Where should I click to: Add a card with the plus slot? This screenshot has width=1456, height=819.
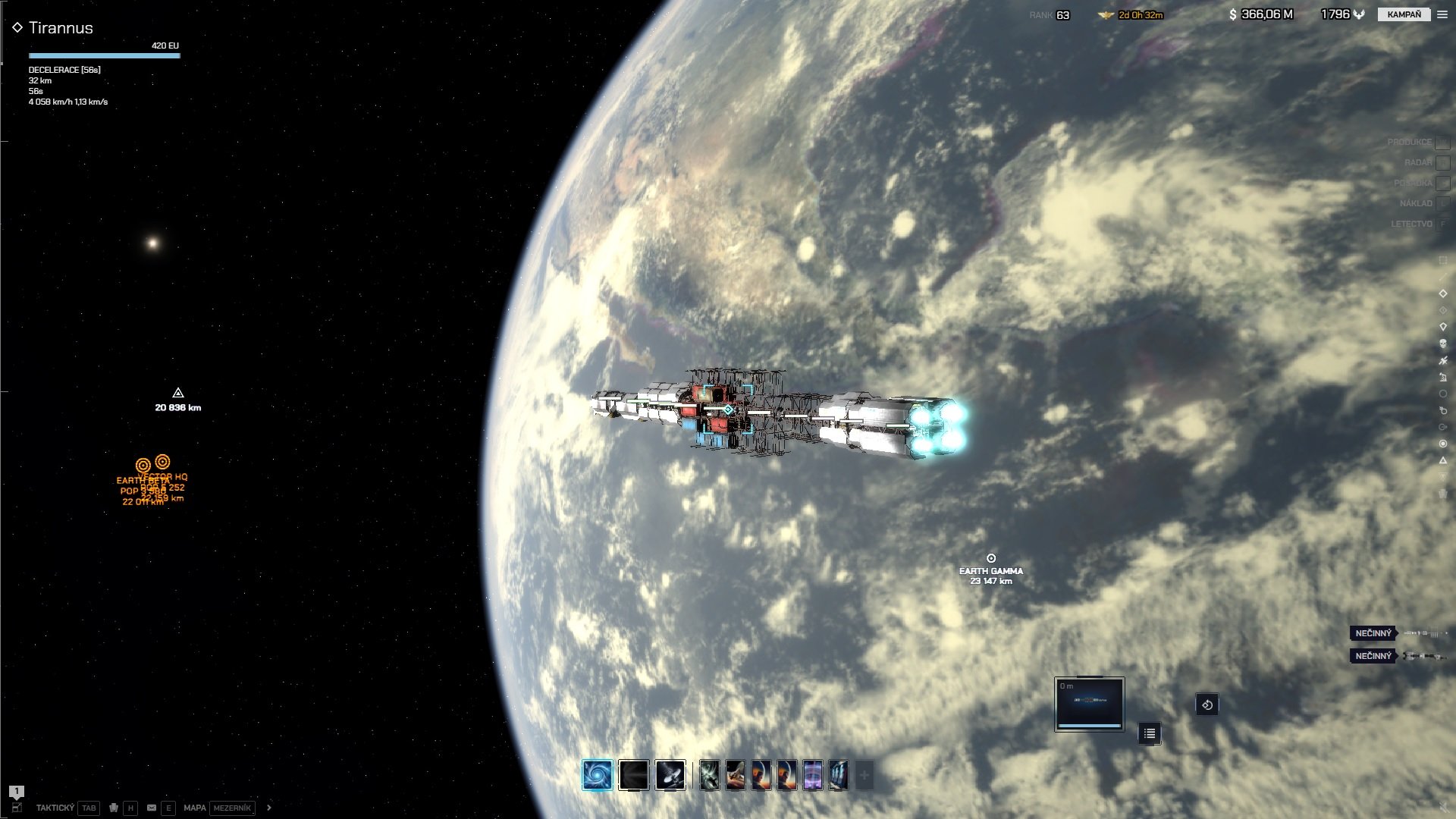864,775
